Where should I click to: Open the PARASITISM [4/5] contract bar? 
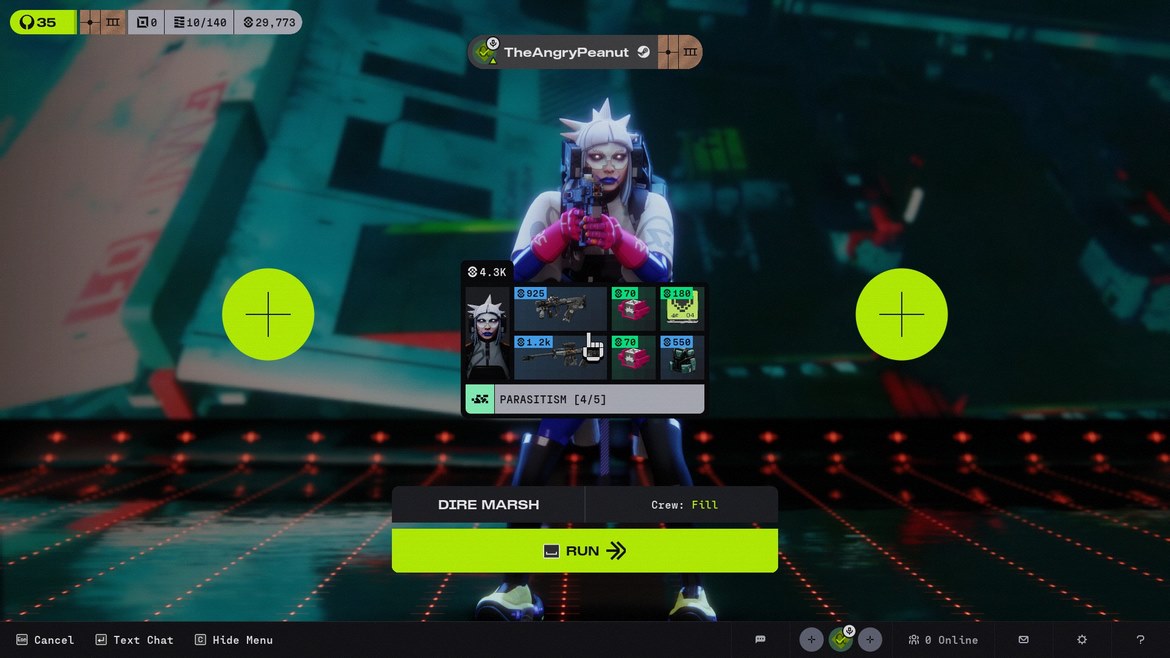point(584,399)
